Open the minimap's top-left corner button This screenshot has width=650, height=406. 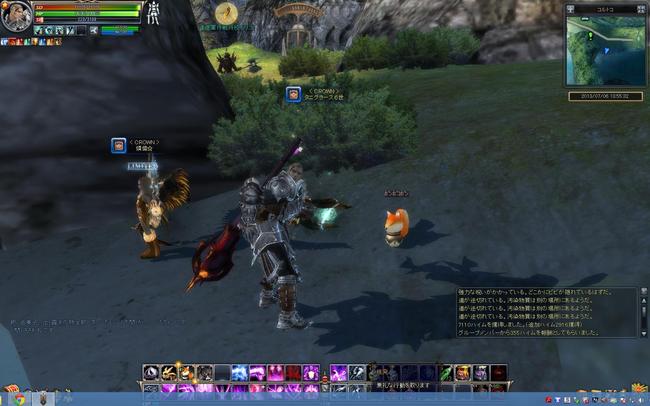[x=569, y=7]
